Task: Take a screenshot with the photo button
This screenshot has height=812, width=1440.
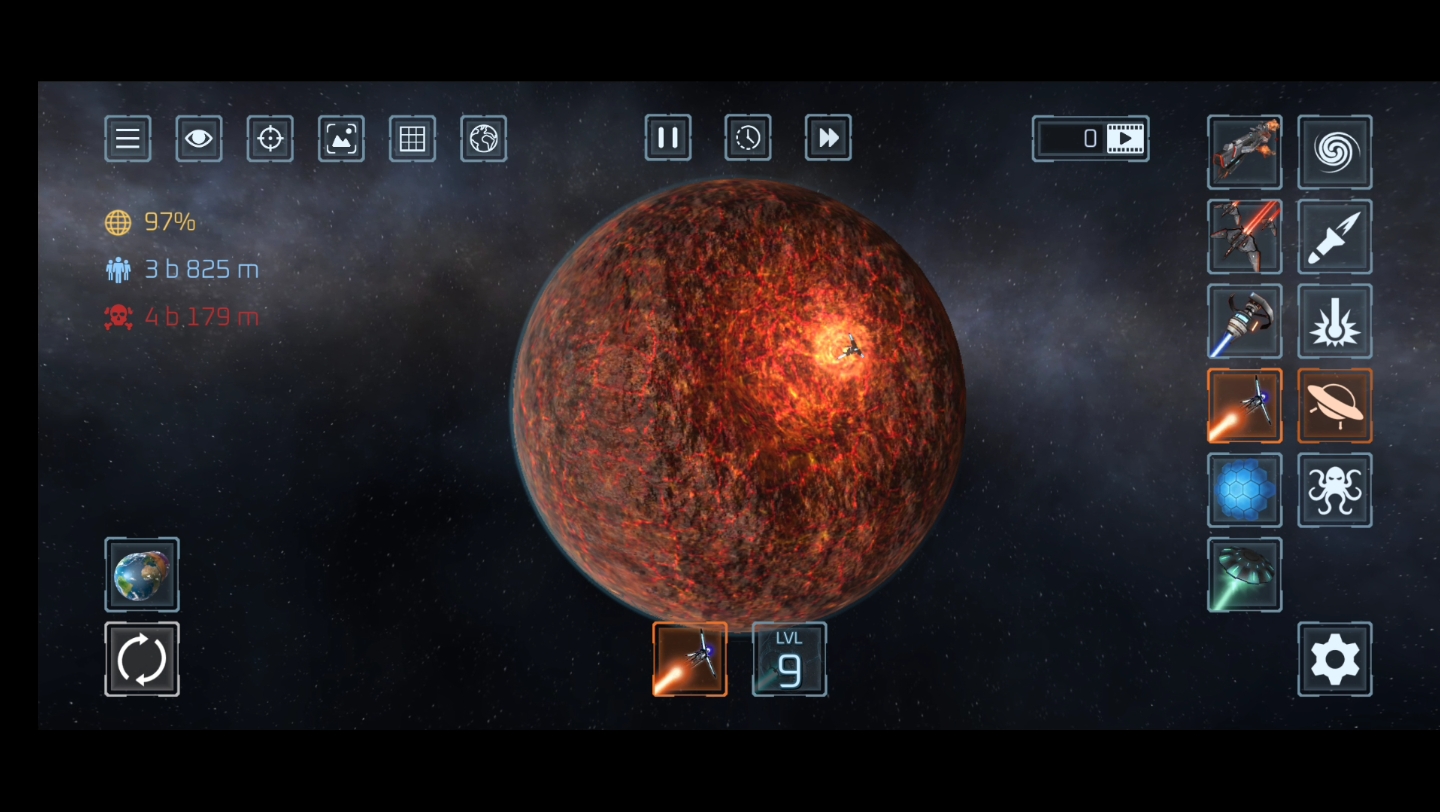Action: pos(341,138)
